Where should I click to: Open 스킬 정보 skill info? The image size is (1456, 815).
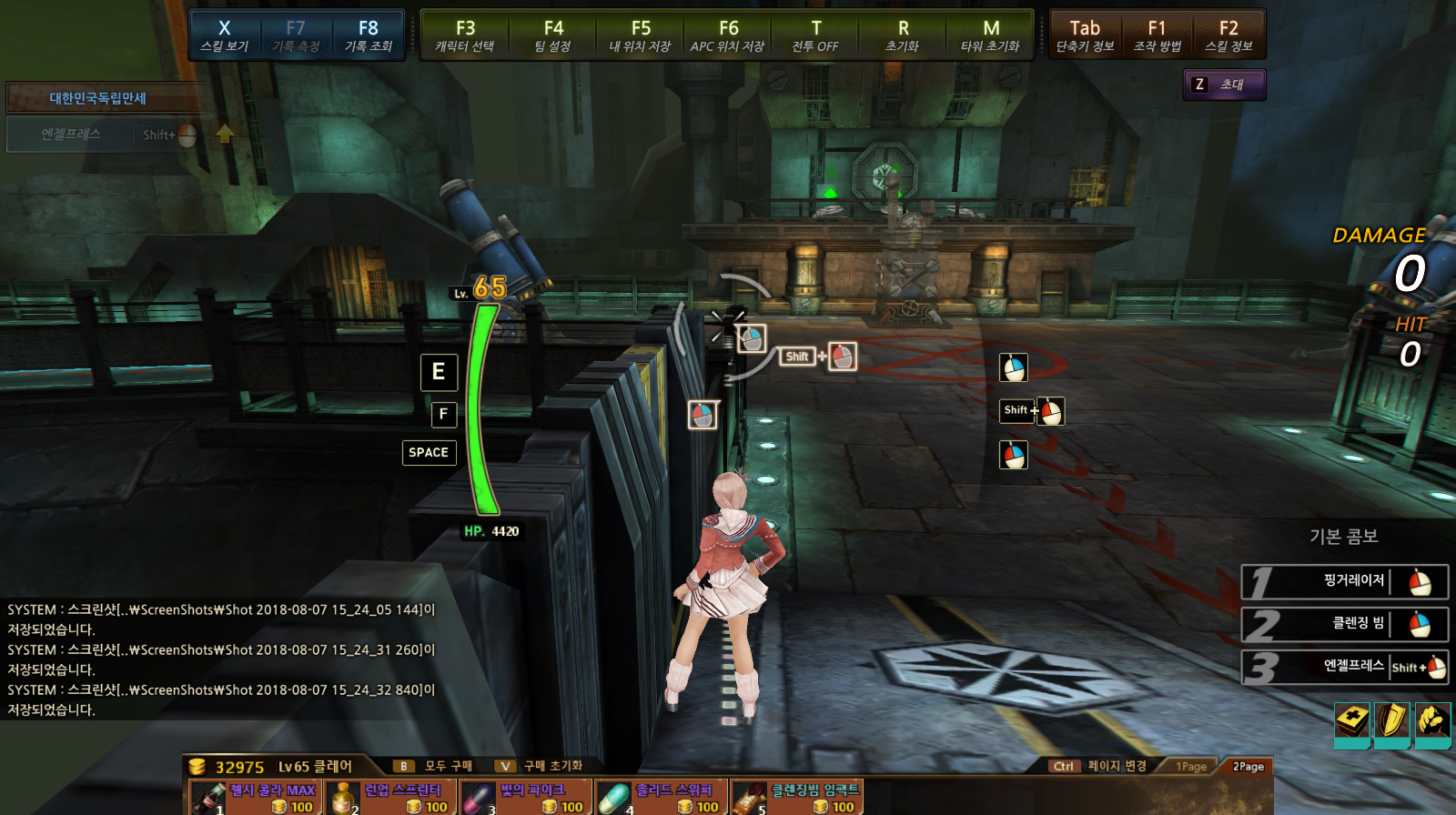point(1228,35)
